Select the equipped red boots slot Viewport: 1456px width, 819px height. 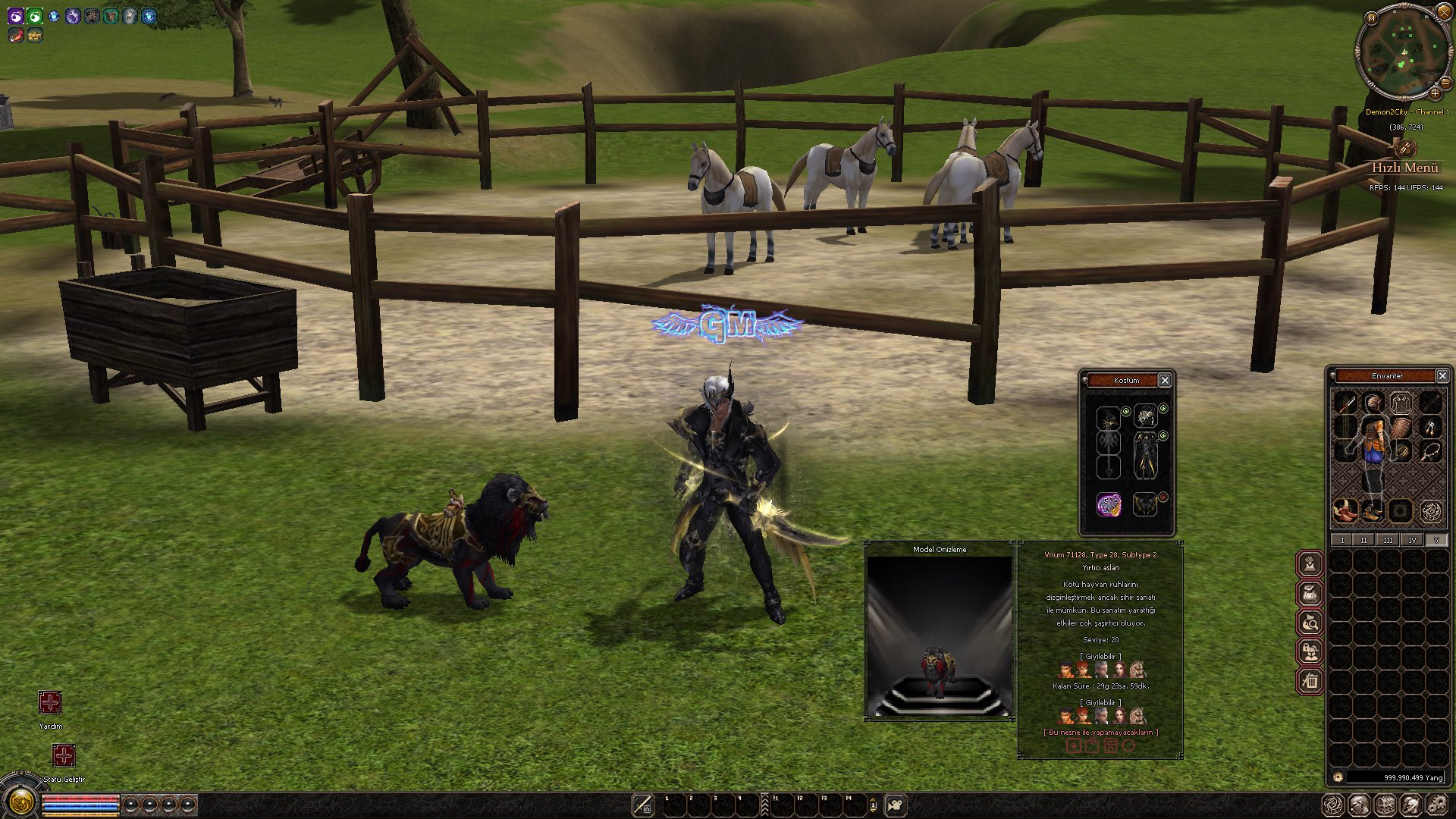tap(1345, 510)
